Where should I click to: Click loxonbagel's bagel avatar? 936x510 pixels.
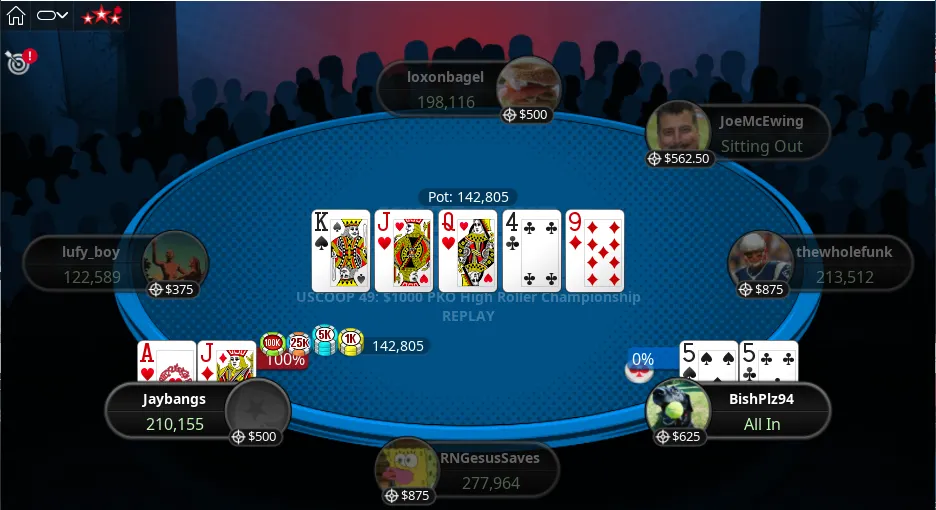[x=527, y=84]
